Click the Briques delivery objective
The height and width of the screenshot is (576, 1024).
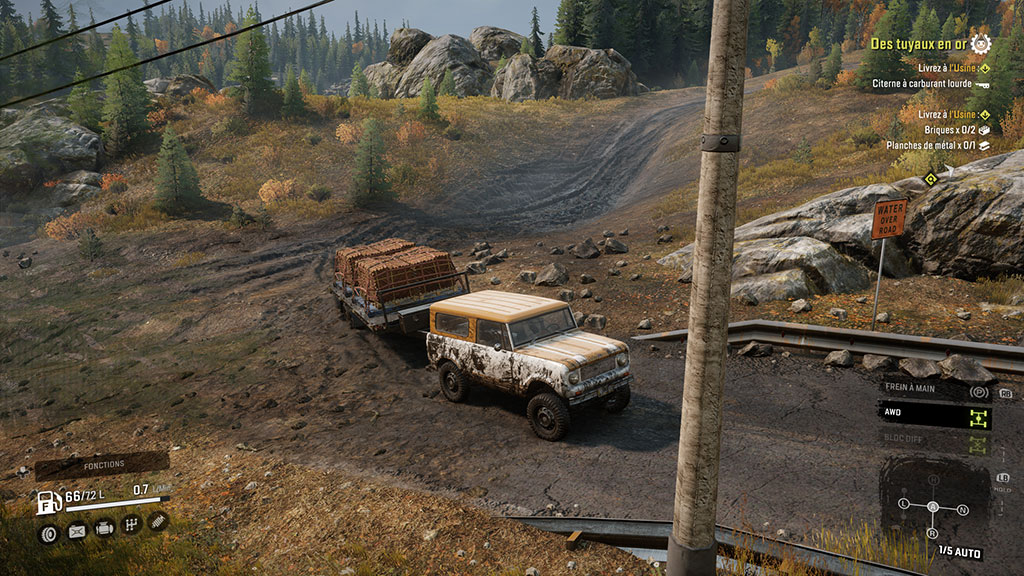(x=943, y=129)
